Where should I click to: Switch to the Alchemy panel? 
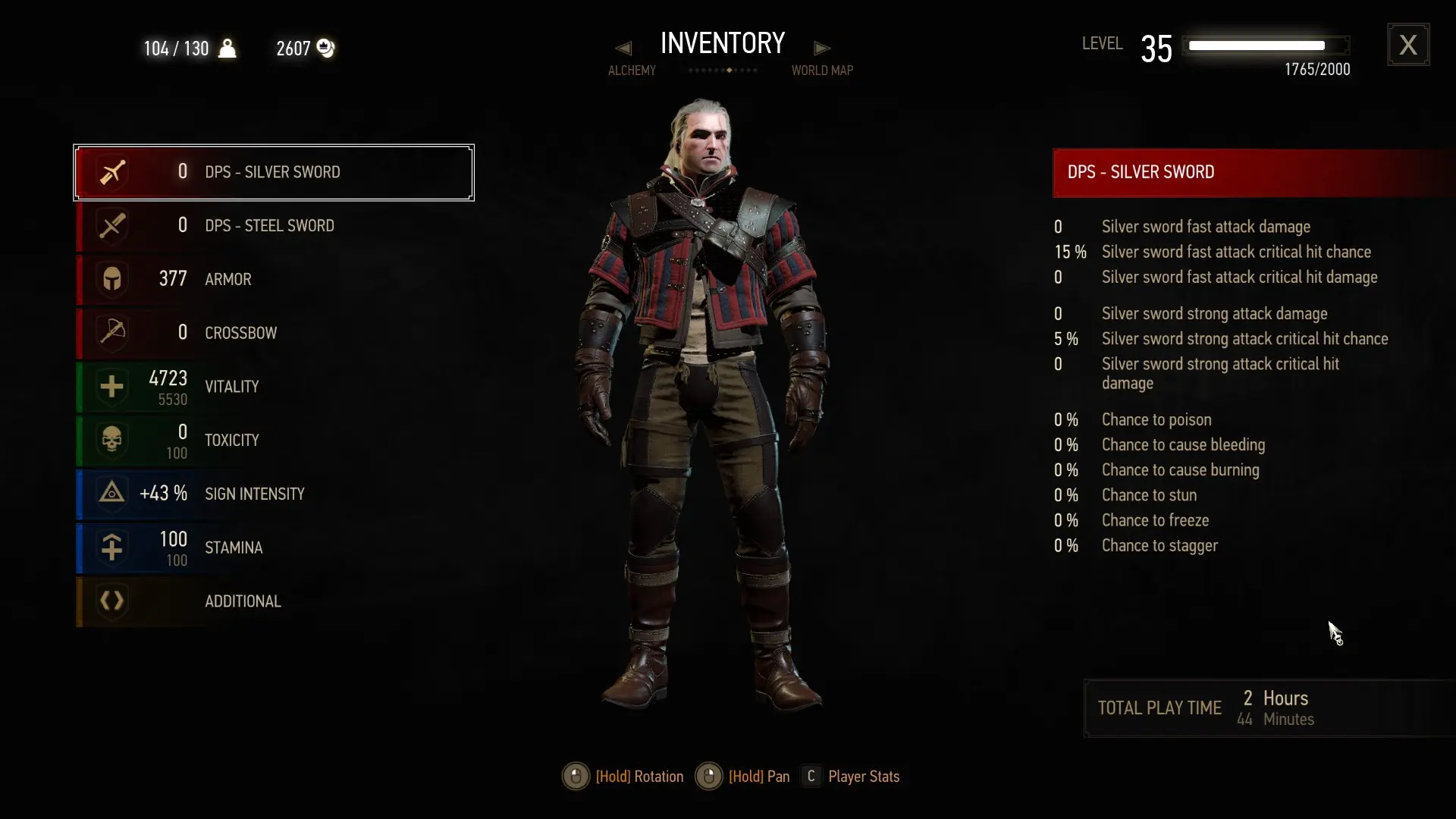tap(632, 71)
